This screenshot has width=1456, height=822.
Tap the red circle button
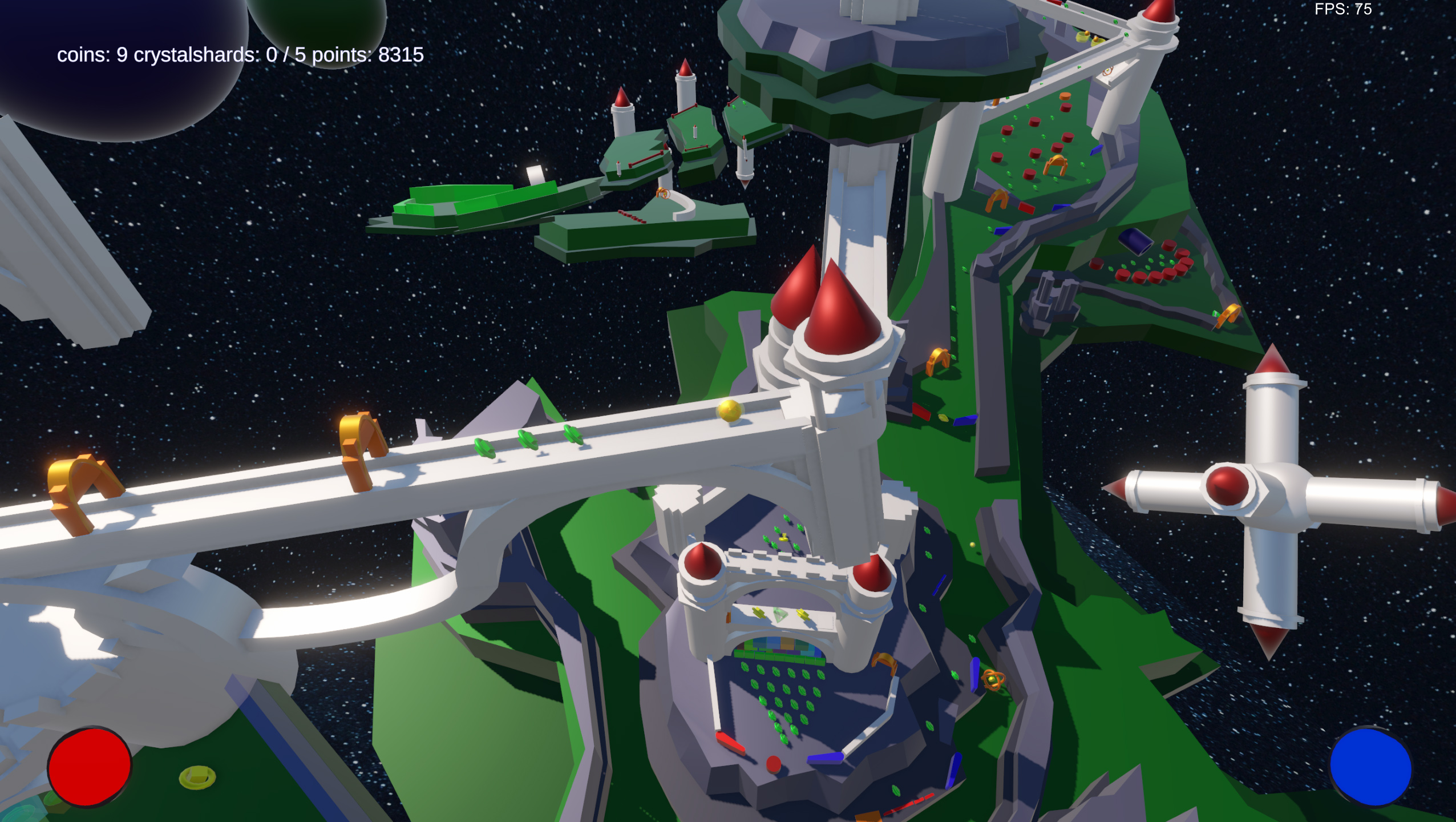point(90,767)
